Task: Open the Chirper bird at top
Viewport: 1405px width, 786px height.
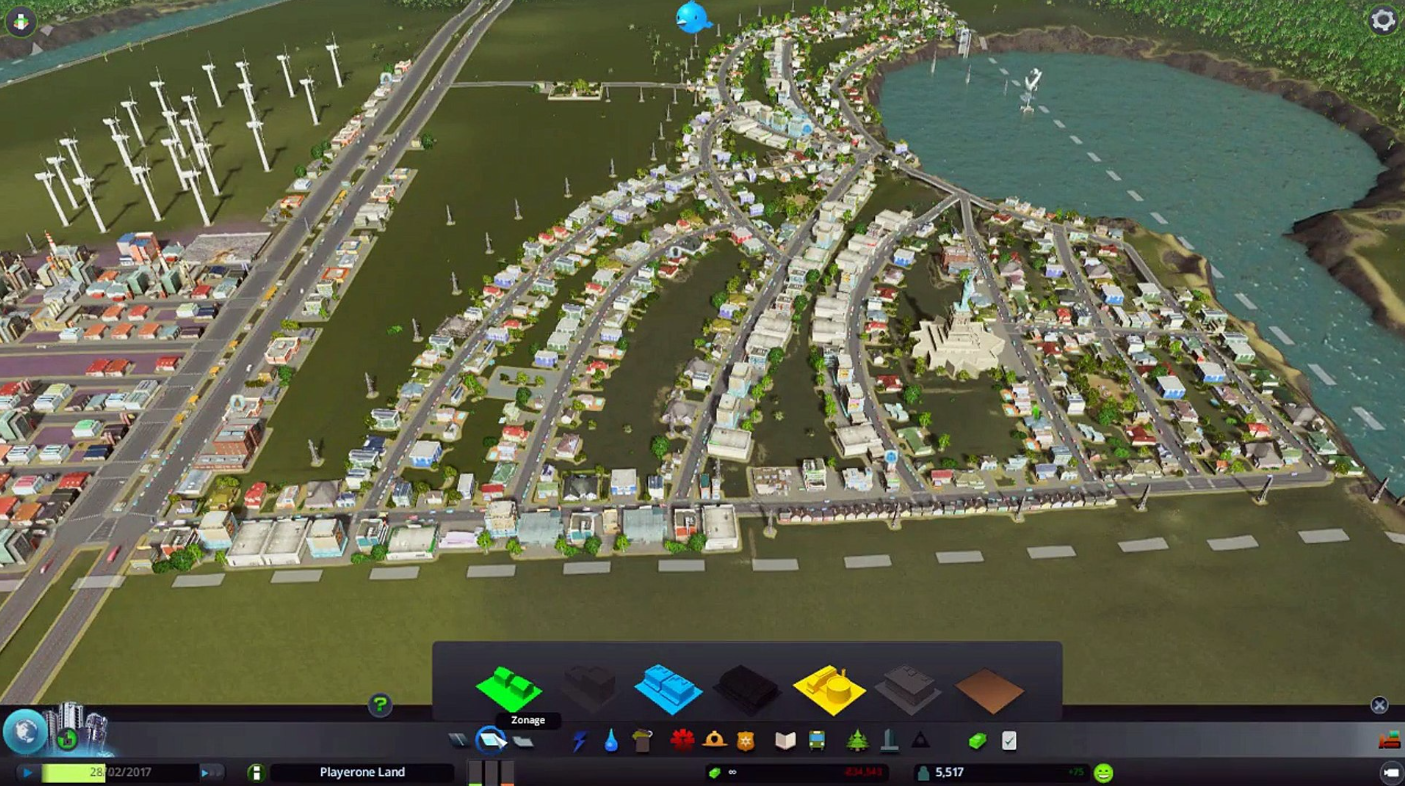Action: coord(692,17)
